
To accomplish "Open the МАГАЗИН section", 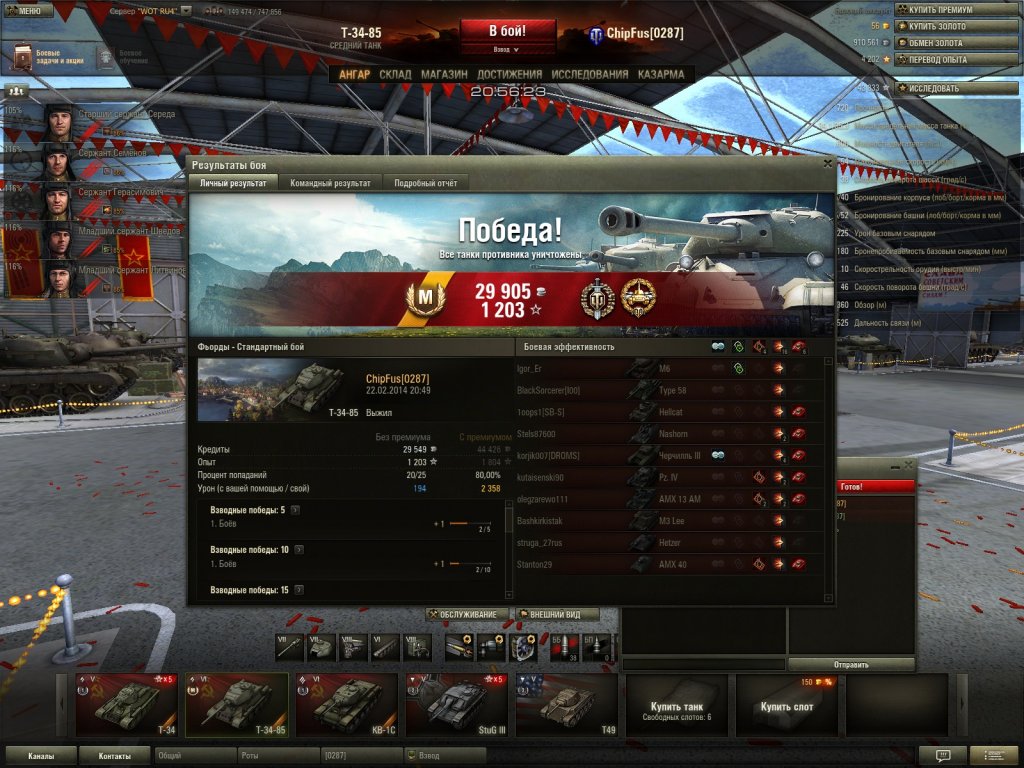I will pos(444,74).
